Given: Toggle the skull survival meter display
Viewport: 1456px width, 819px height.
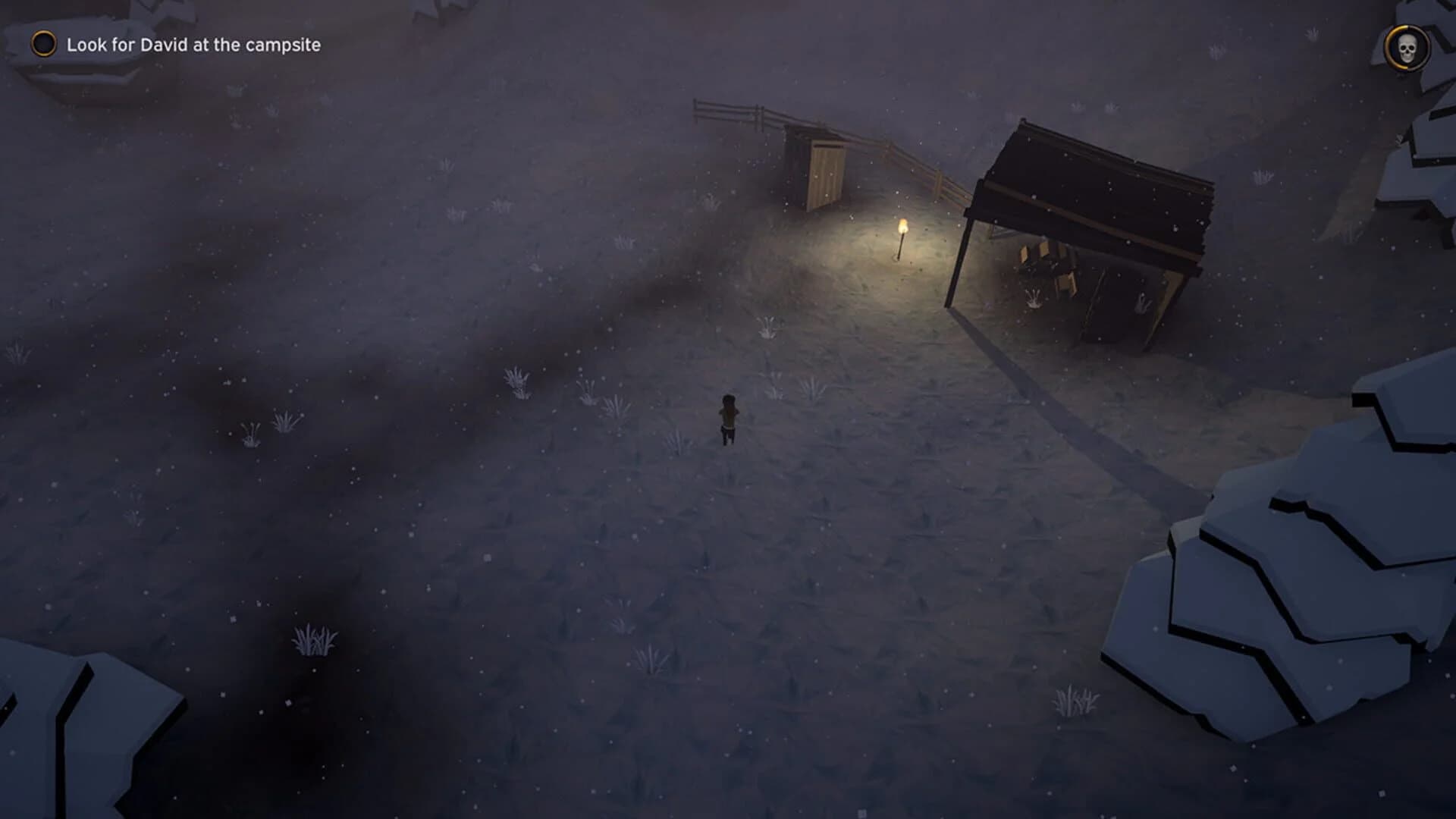Looking at the screenshot, I should coord(1408,49).
